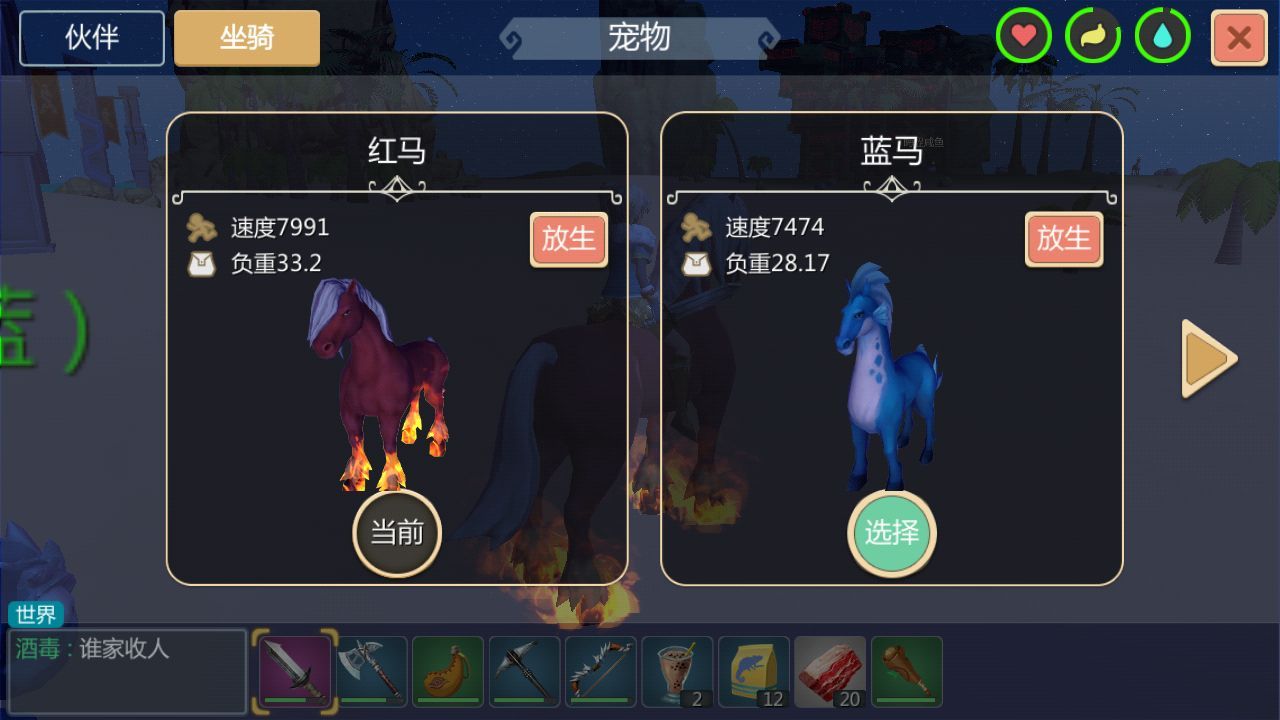Release 红马 using its 放生 button
The width and height of the screenshot is (1280, 720).
pos(568,240)
